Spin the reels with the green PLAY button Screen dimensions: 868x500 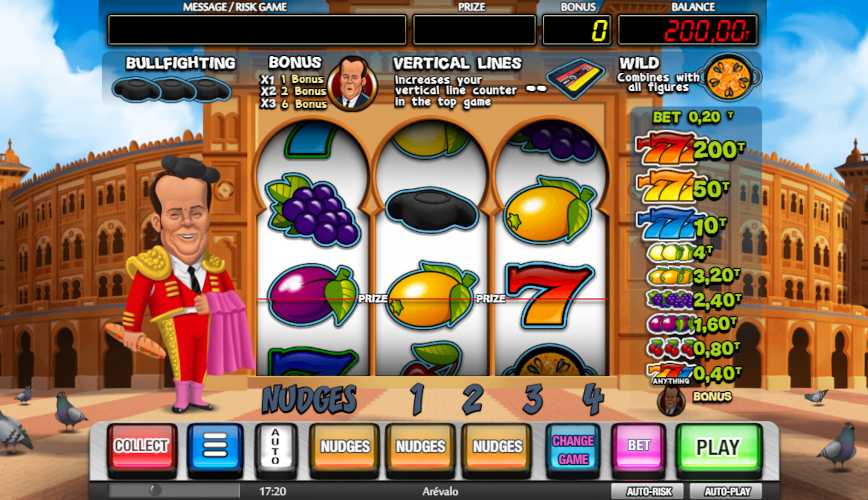click(718, 447)
